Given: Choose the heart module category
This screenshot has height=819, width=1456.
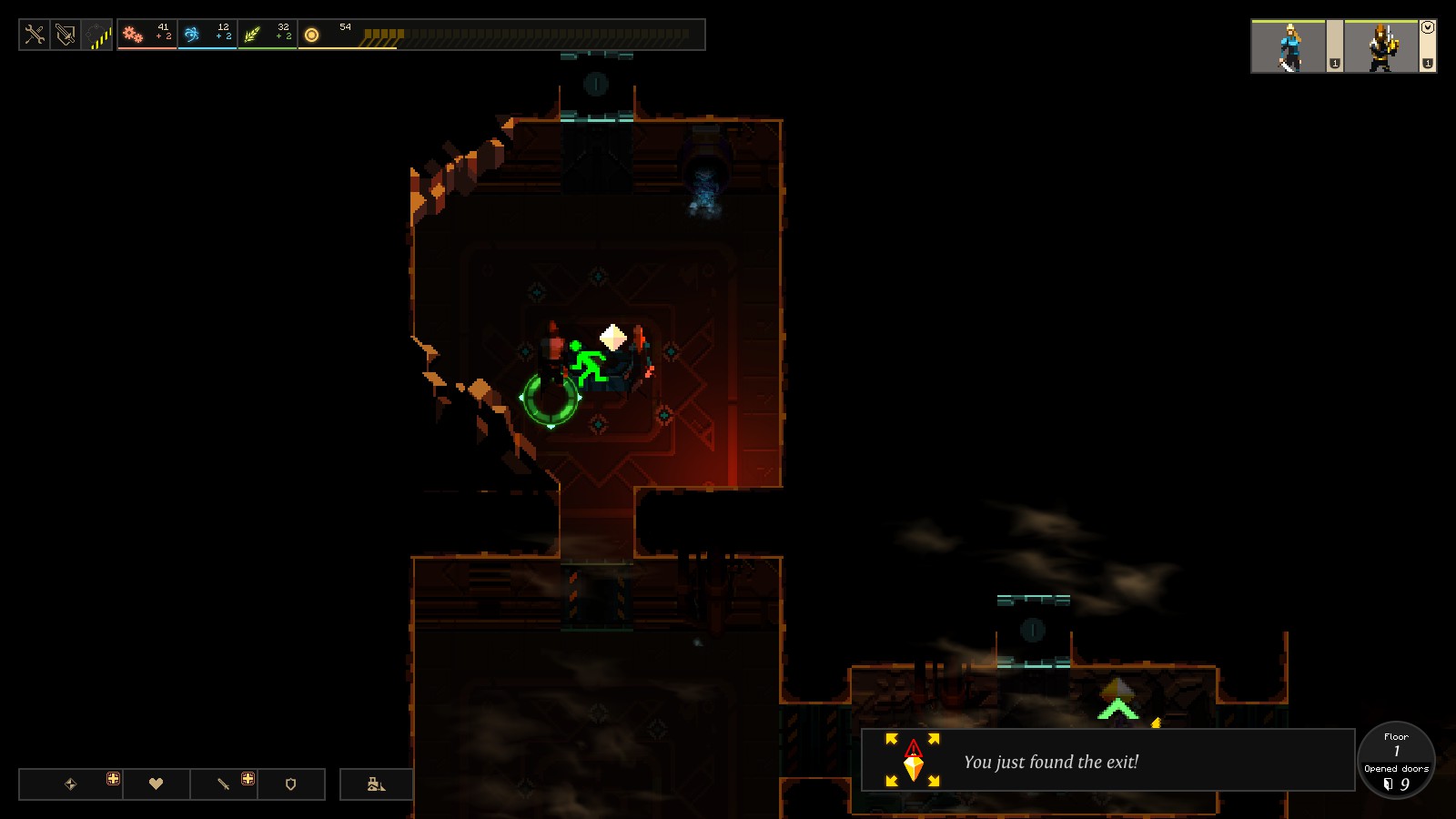Looking at the screenshot, I should [x=156, y=784].
